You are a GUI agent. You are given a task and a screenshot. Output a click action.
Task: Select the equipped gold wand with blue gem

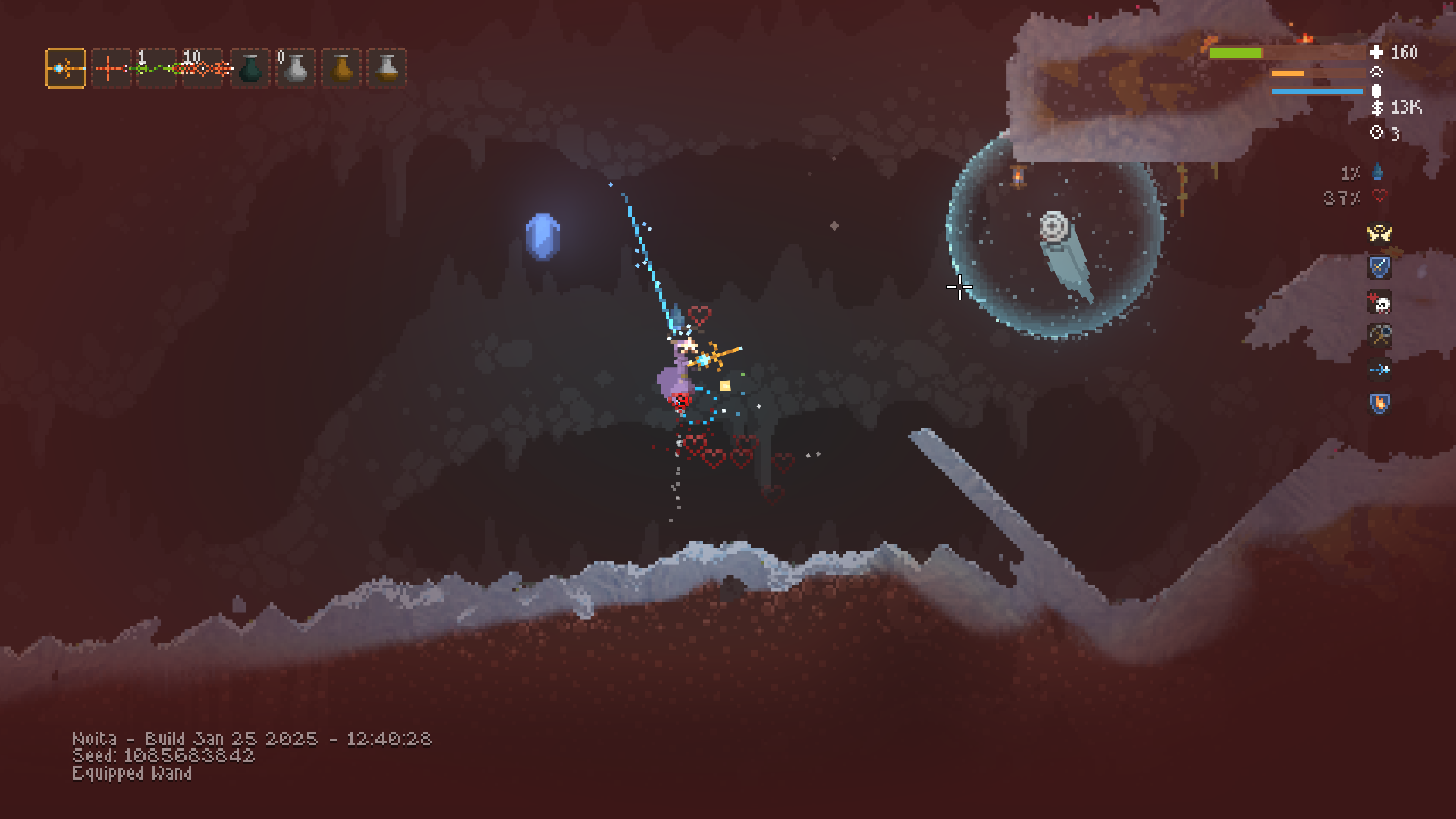pos(66,69)
